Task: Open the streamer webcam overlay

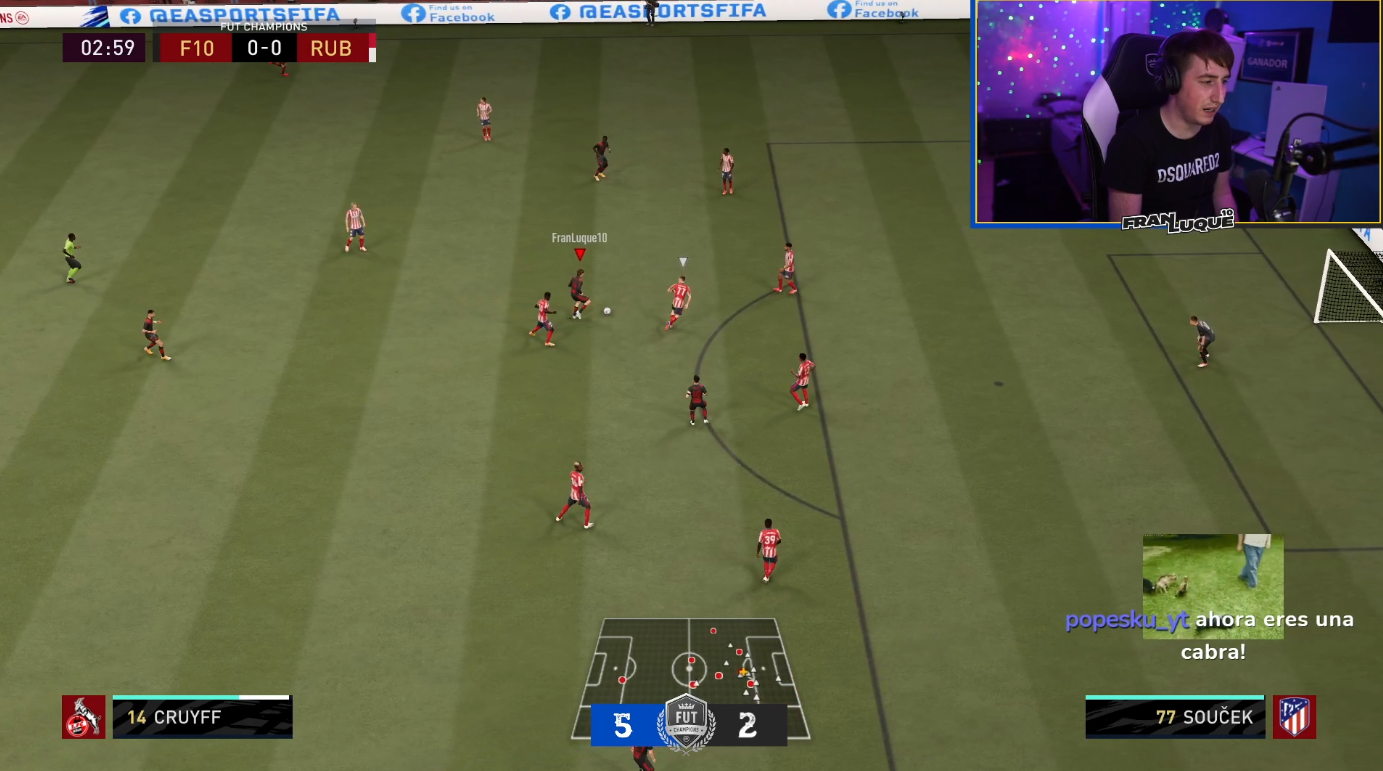Action: (x=1177, y=111)
